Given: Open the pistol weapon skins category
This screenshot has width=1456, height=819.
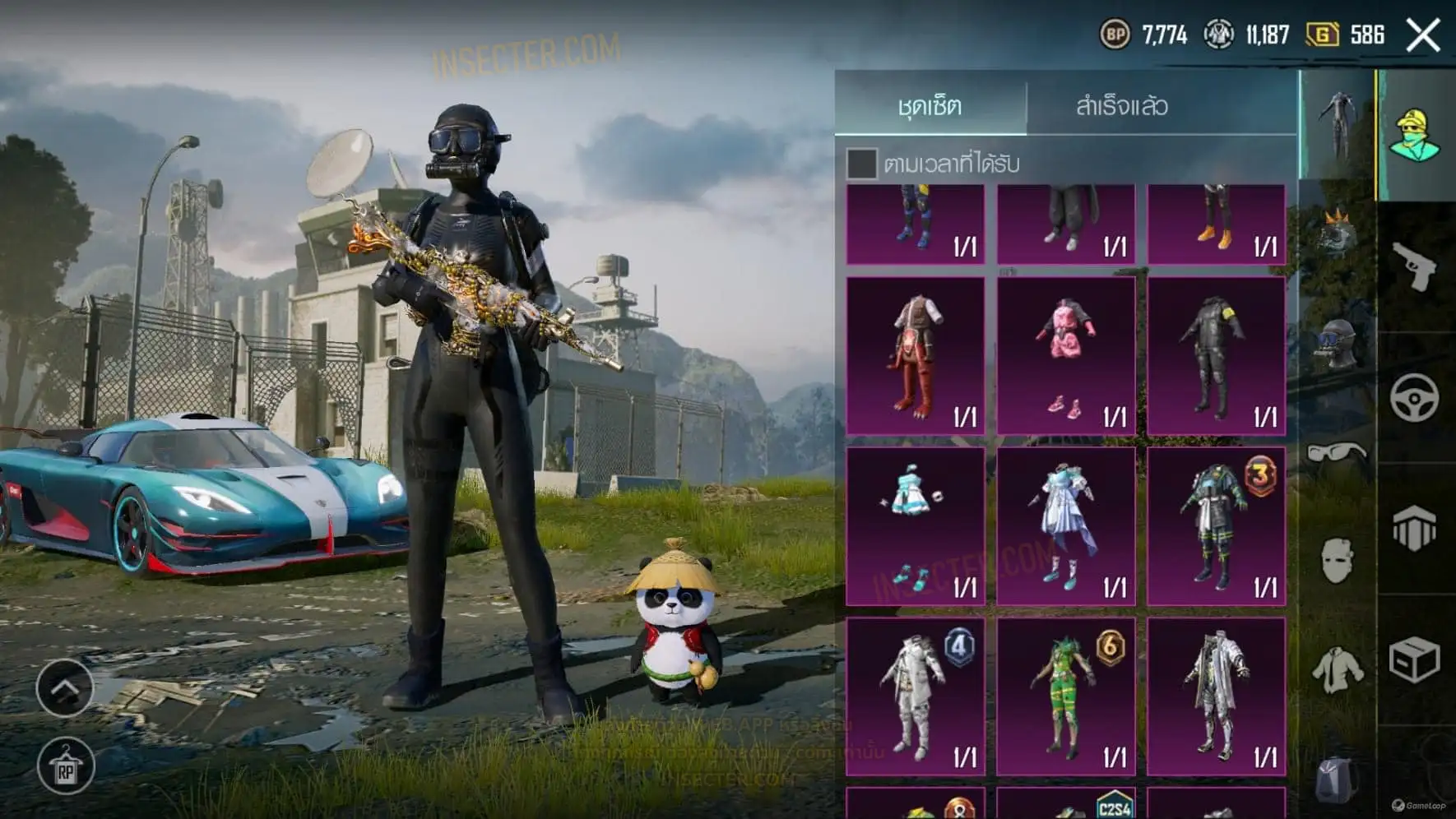Looking at the screenshot, I should click(x=1415, y=266).
